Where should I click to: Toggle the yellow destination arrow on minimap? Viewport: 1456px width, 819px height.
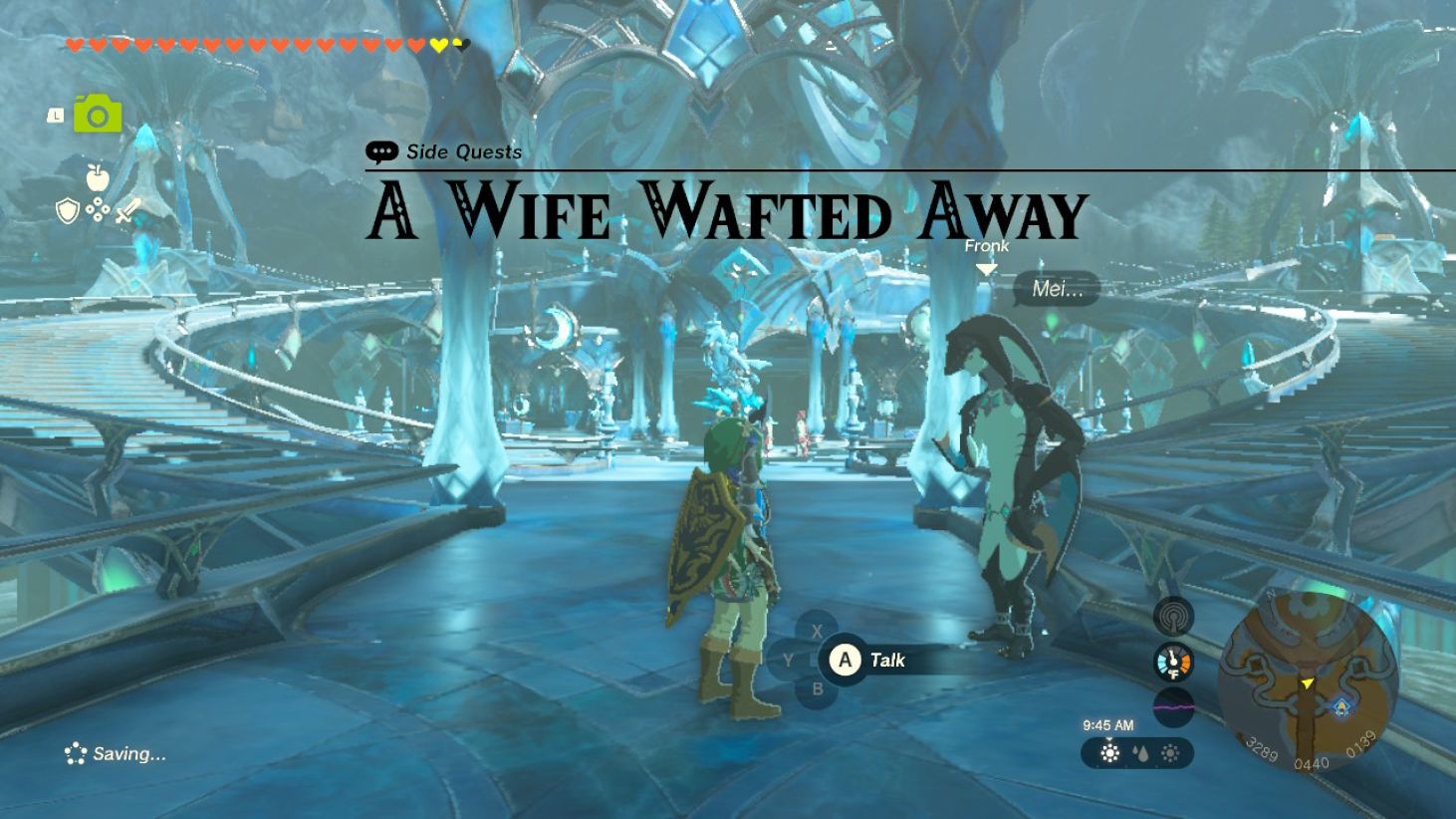tap(1308, 684)
